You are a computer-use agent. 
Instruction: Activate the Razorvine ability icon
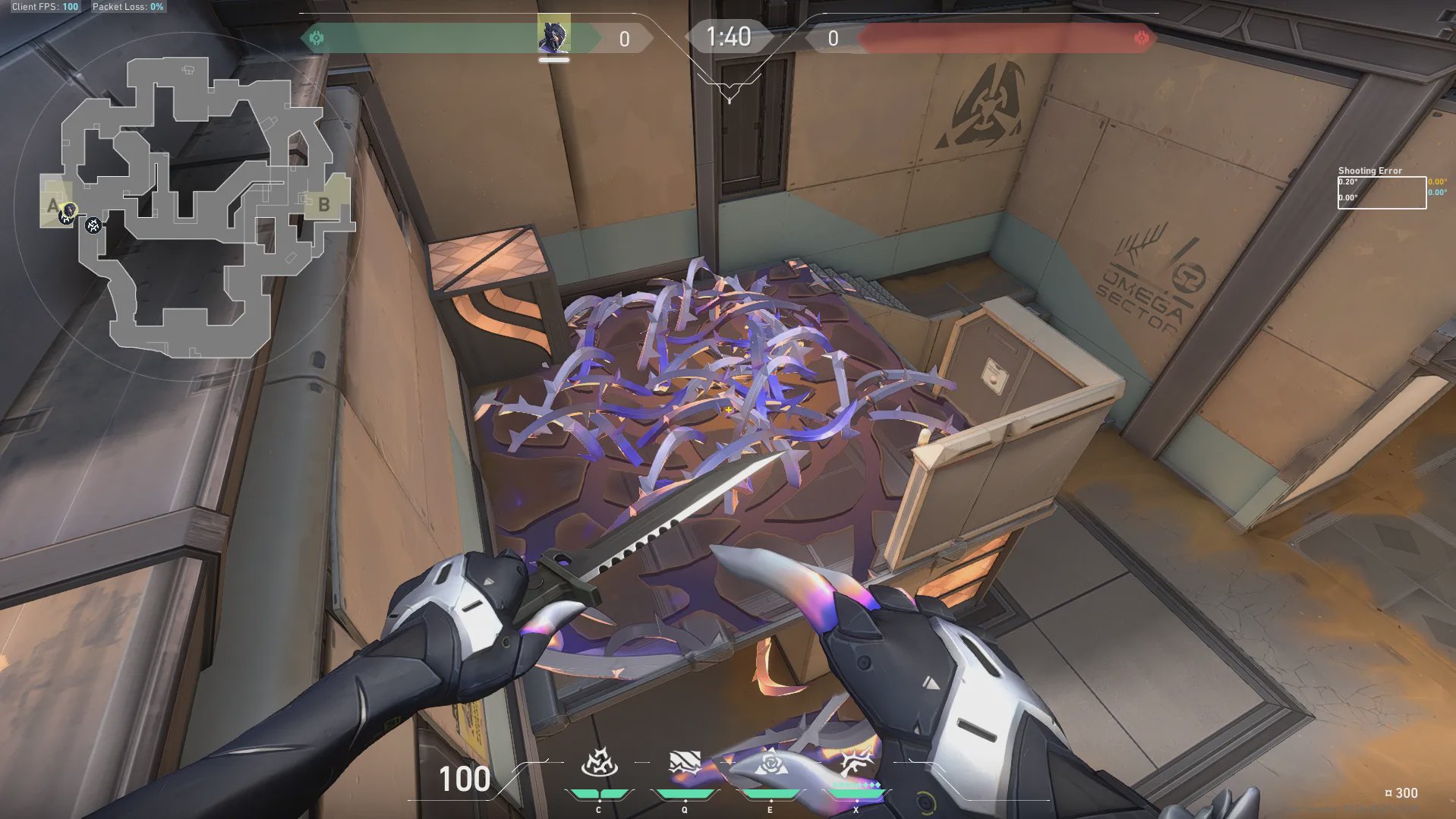599,763
